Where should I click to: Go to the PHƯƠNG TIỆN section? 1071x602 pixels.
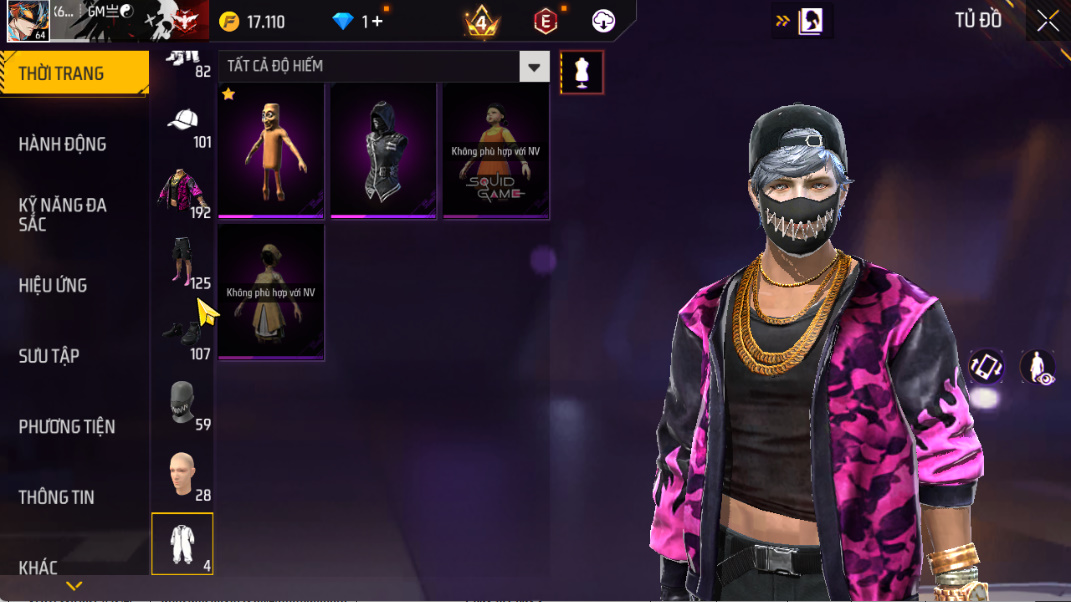tap(66, 427)
